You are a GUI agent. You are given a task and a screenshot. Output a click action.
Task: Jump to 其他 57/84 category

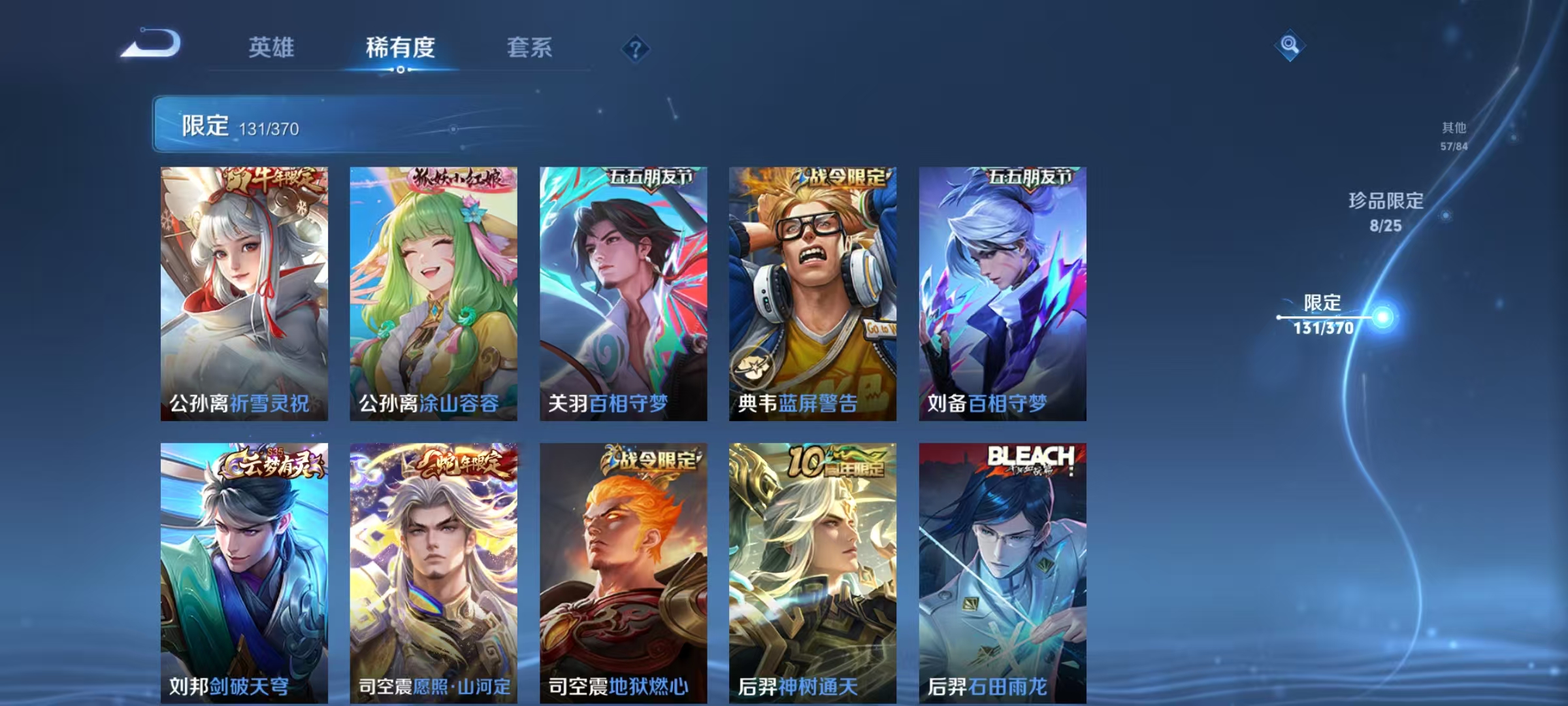pyautogui.click(x=1454, y=134)
